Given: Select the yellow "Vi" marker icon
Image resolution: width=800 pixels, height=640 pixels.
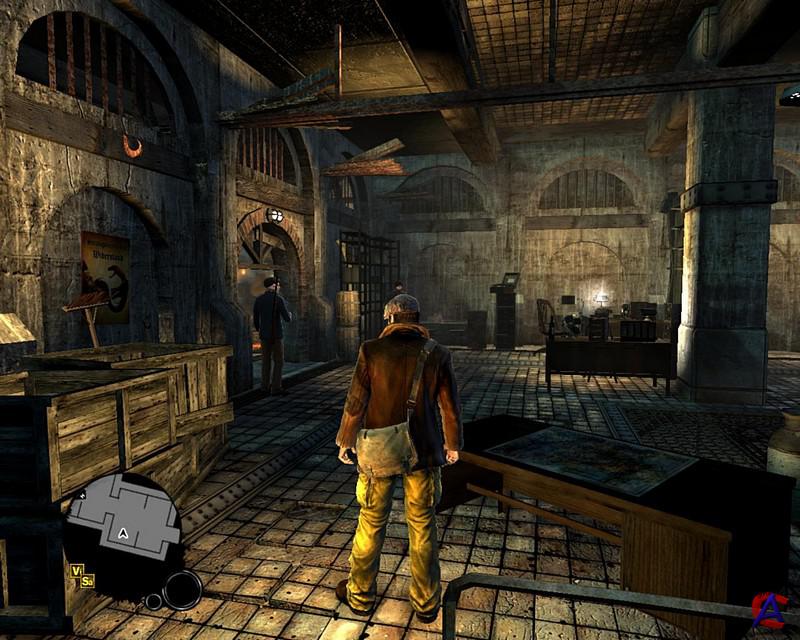Looking at the screenshot, I should click(76, 570).
